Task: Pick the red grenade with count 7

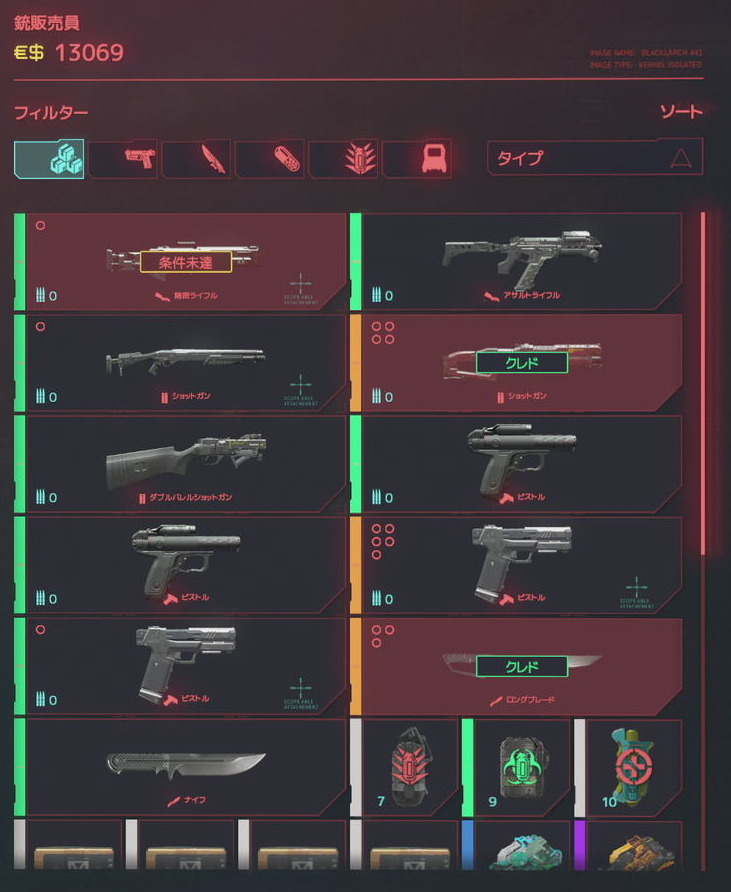Action: (x=409, y=767)
